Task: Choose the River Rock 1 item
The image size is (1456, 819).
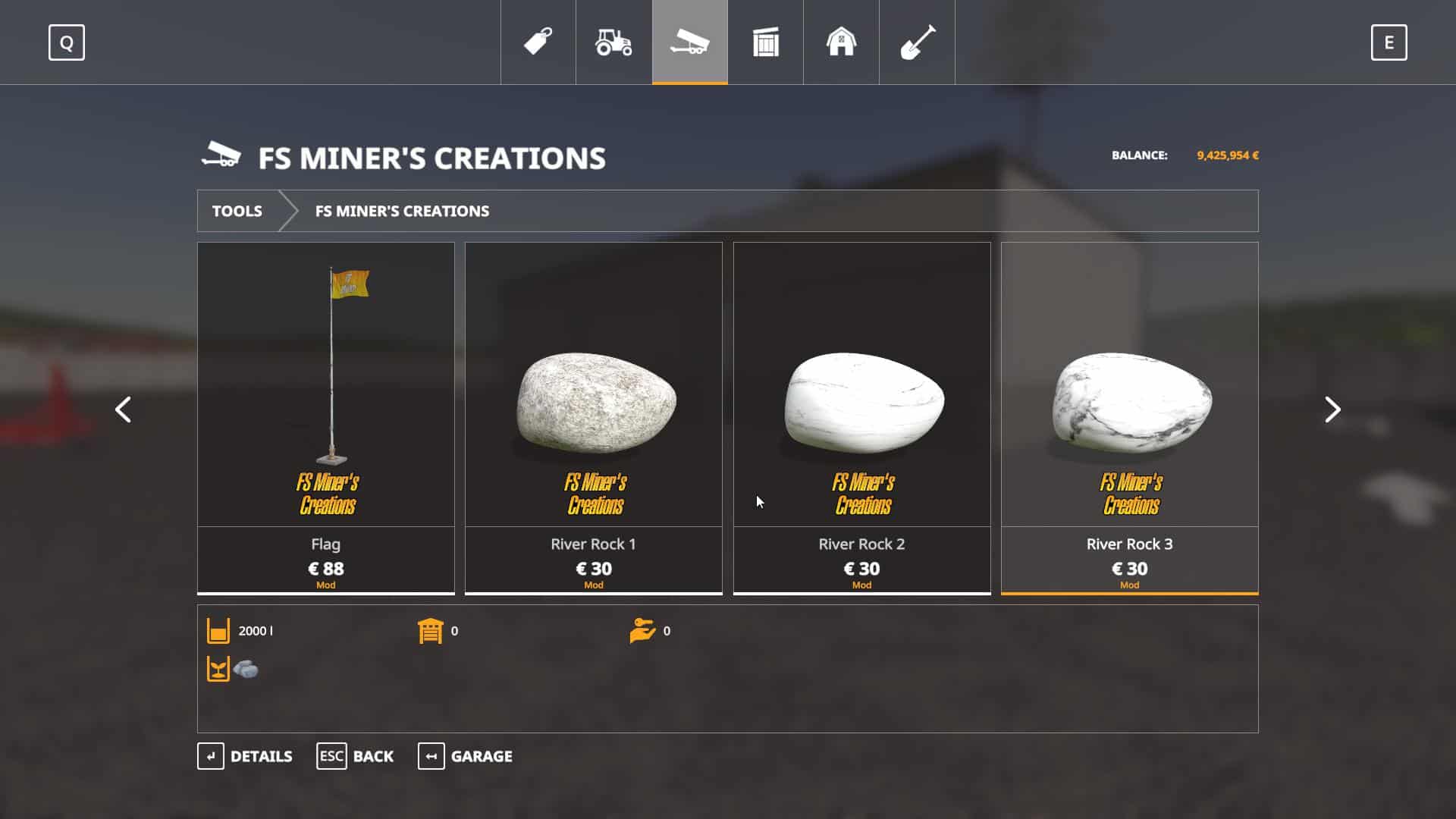Action: (594, 417)
